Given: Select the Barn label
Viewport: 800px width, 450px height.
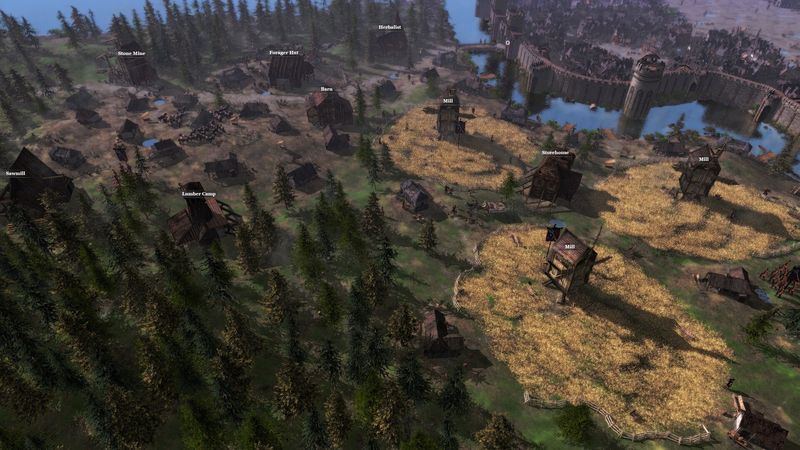Looking at the screenshot, I should point(326,89).
